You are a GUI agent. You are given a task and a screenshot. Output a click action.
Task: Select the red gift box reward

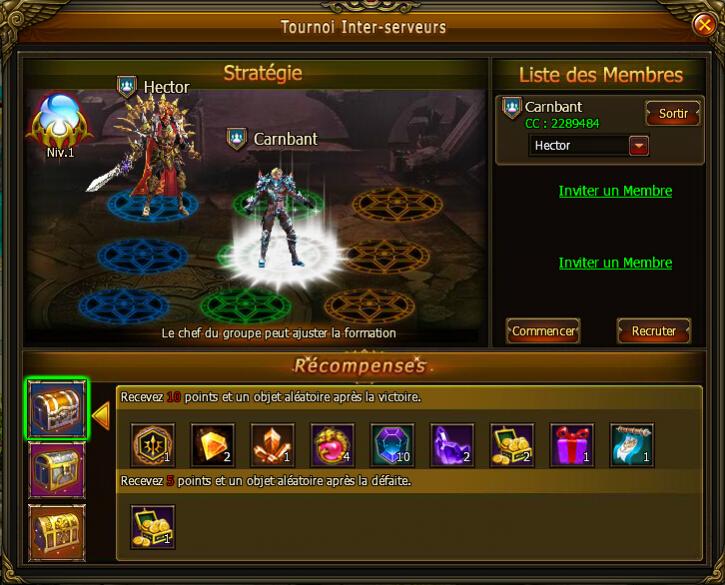(x=572, y=445)
